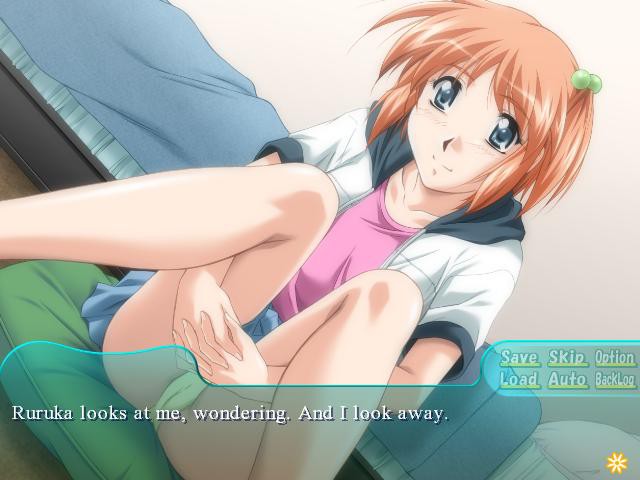This screenshot has width=640, height=480.
Task: Show the BackLog history
Action: 614,380
